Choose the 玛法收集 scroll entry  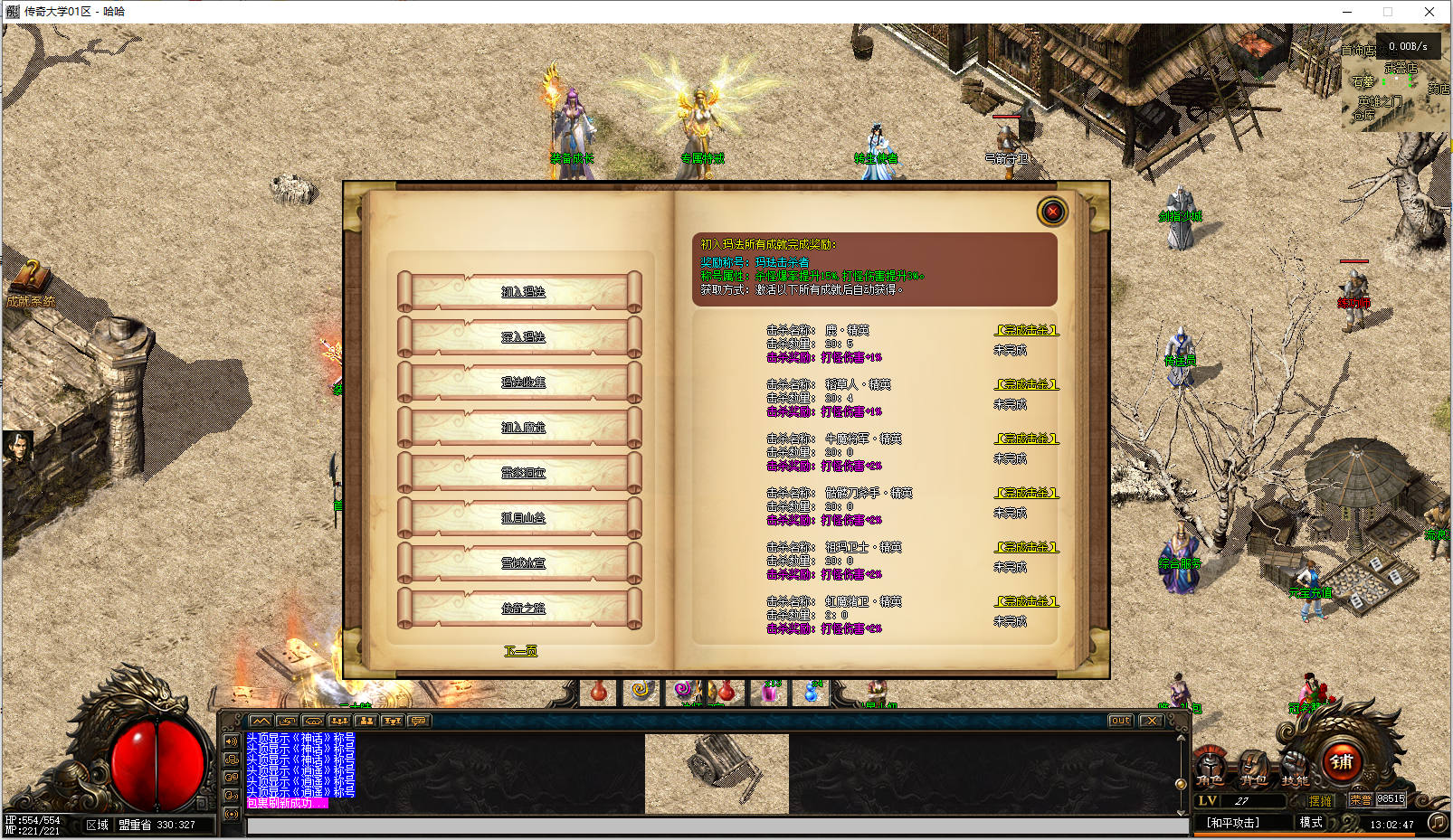521,382
